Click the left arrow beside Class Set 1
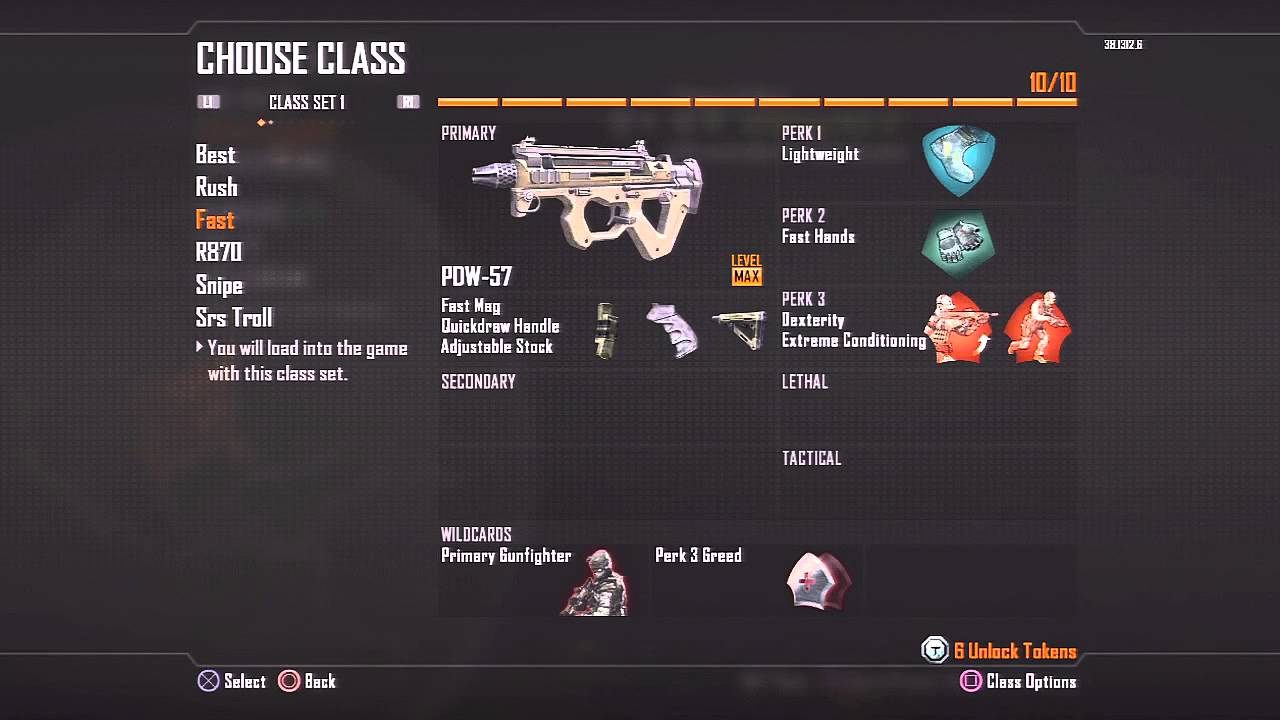This screenshot has height=720, width=1280. point(210,101)
